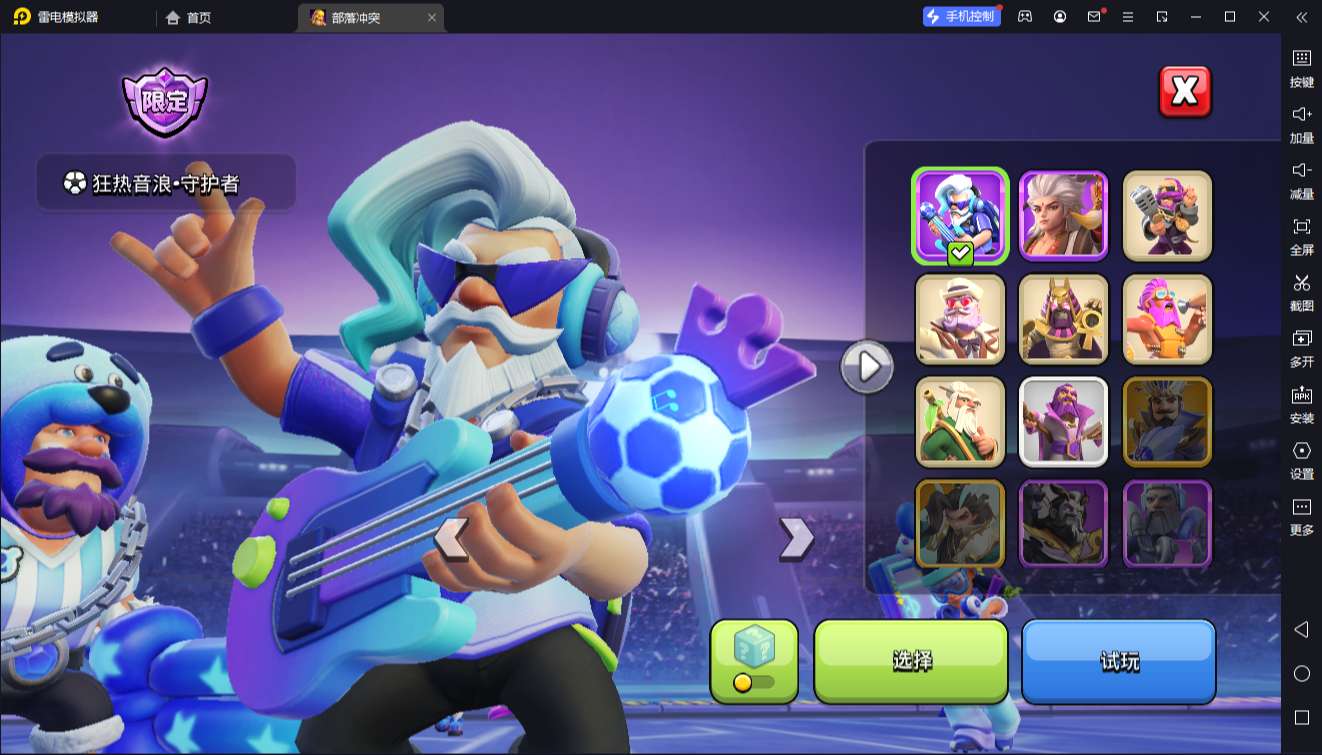Choose the golden pharaoh Warden skin
Viewport: 1322px width, 755px height.
tap(1063, 319)
